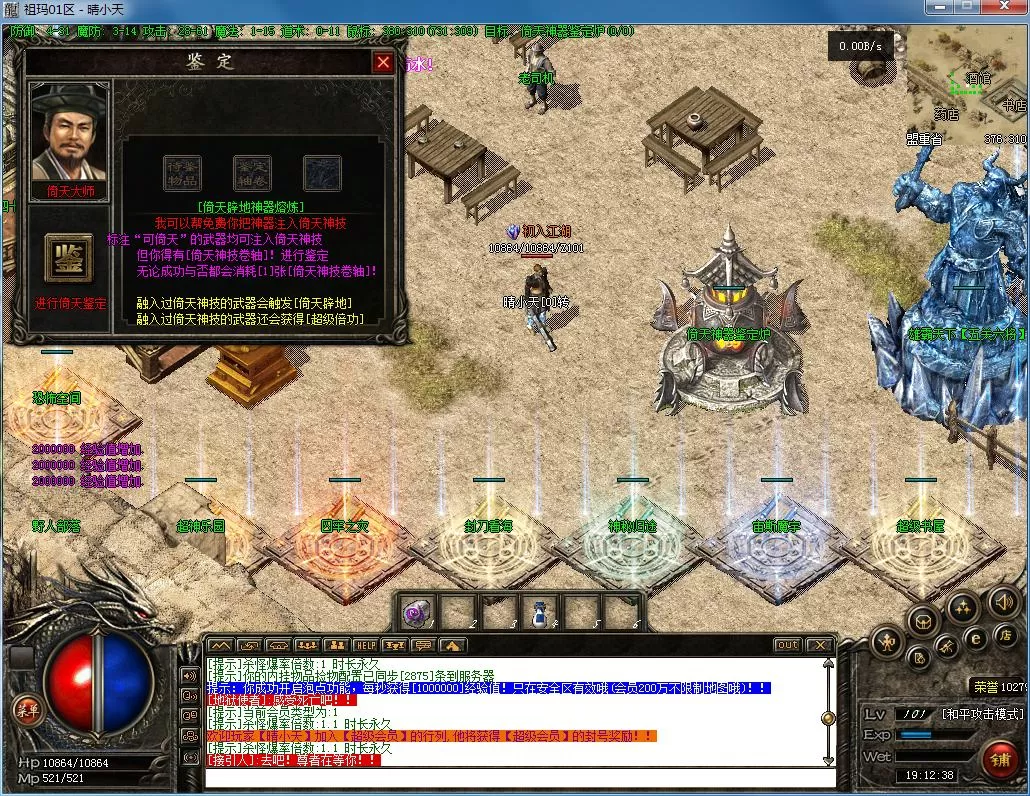Open the round 菜单 menu button
The image size is (1030, 796).
pos(25,709)
